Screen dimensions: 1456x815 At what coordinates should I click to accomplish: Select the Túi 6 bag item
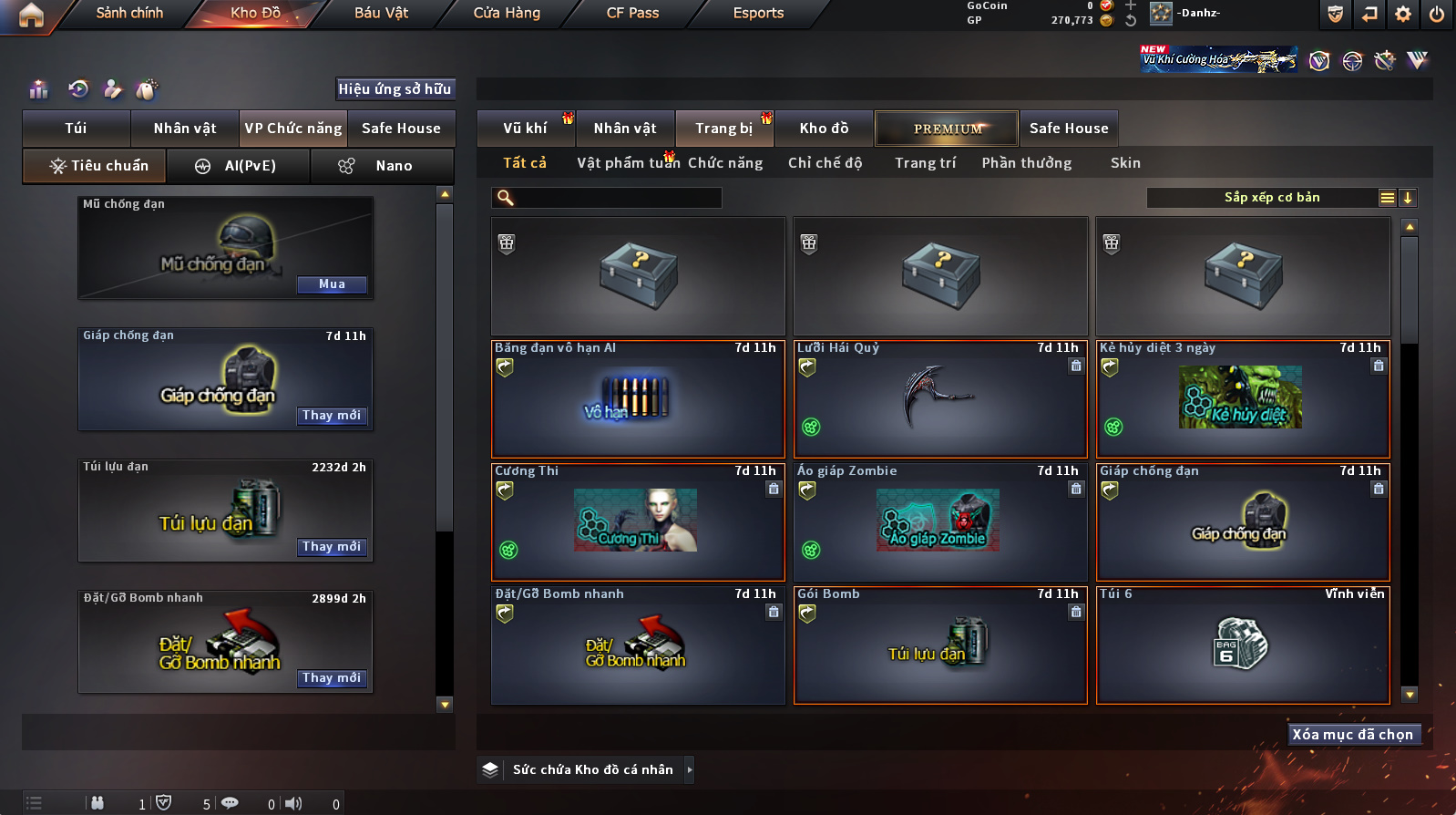tap(1243, 645)
